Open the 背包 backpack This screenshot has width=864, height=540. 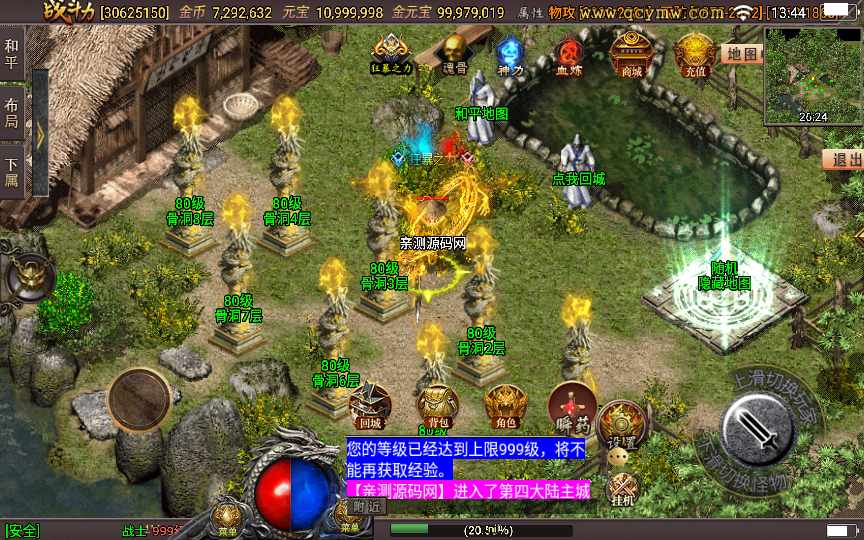coord(438,405)
